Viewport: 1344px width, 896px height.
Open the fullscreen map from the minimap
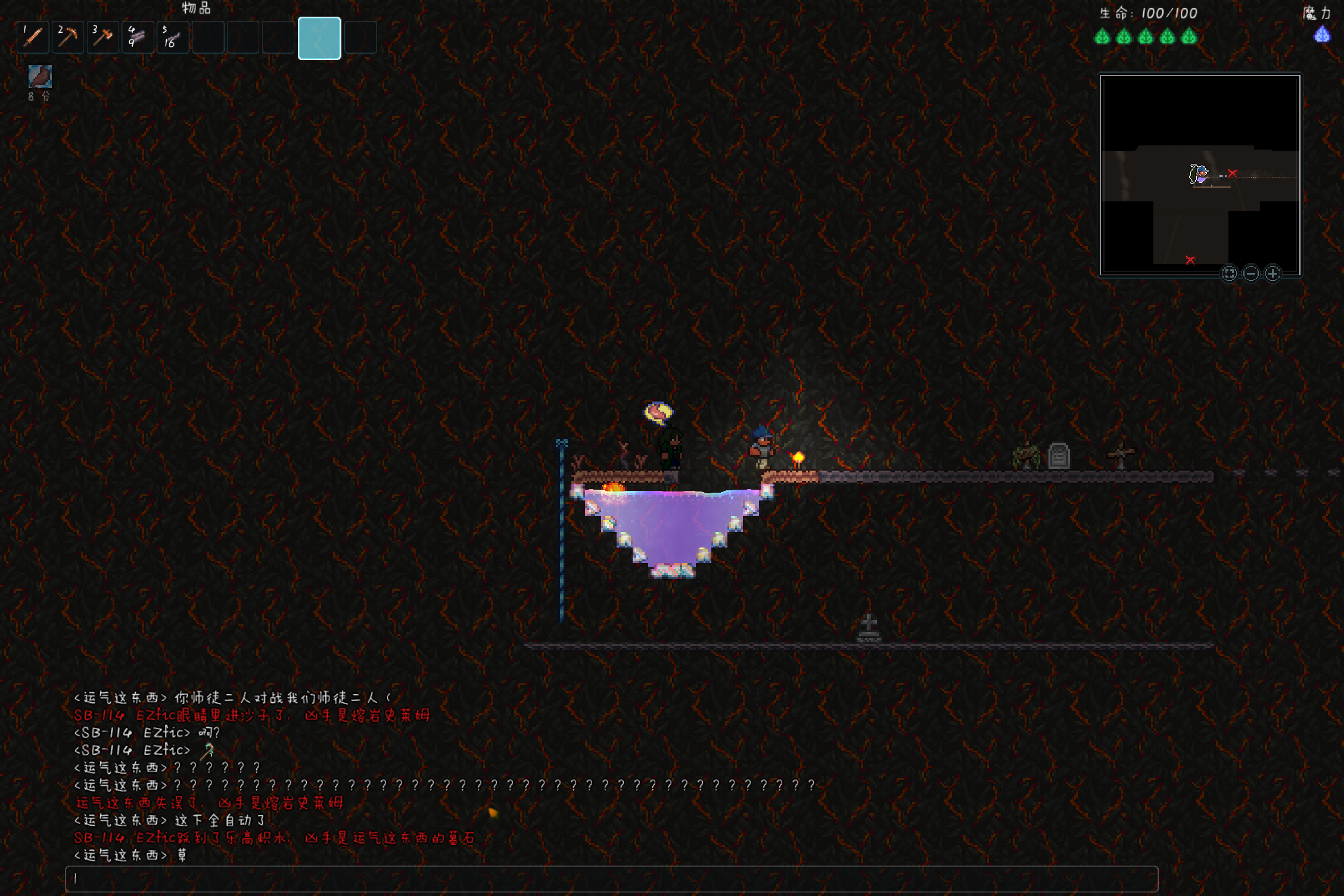[x=1229, y=273]
